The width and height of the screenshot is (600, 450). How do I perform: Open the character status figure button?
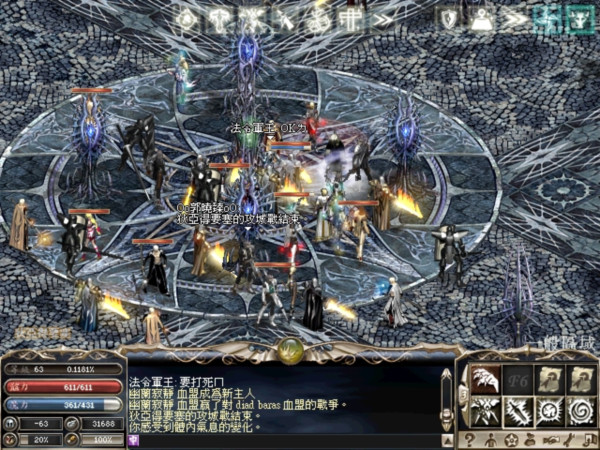(x=489, y=439)
